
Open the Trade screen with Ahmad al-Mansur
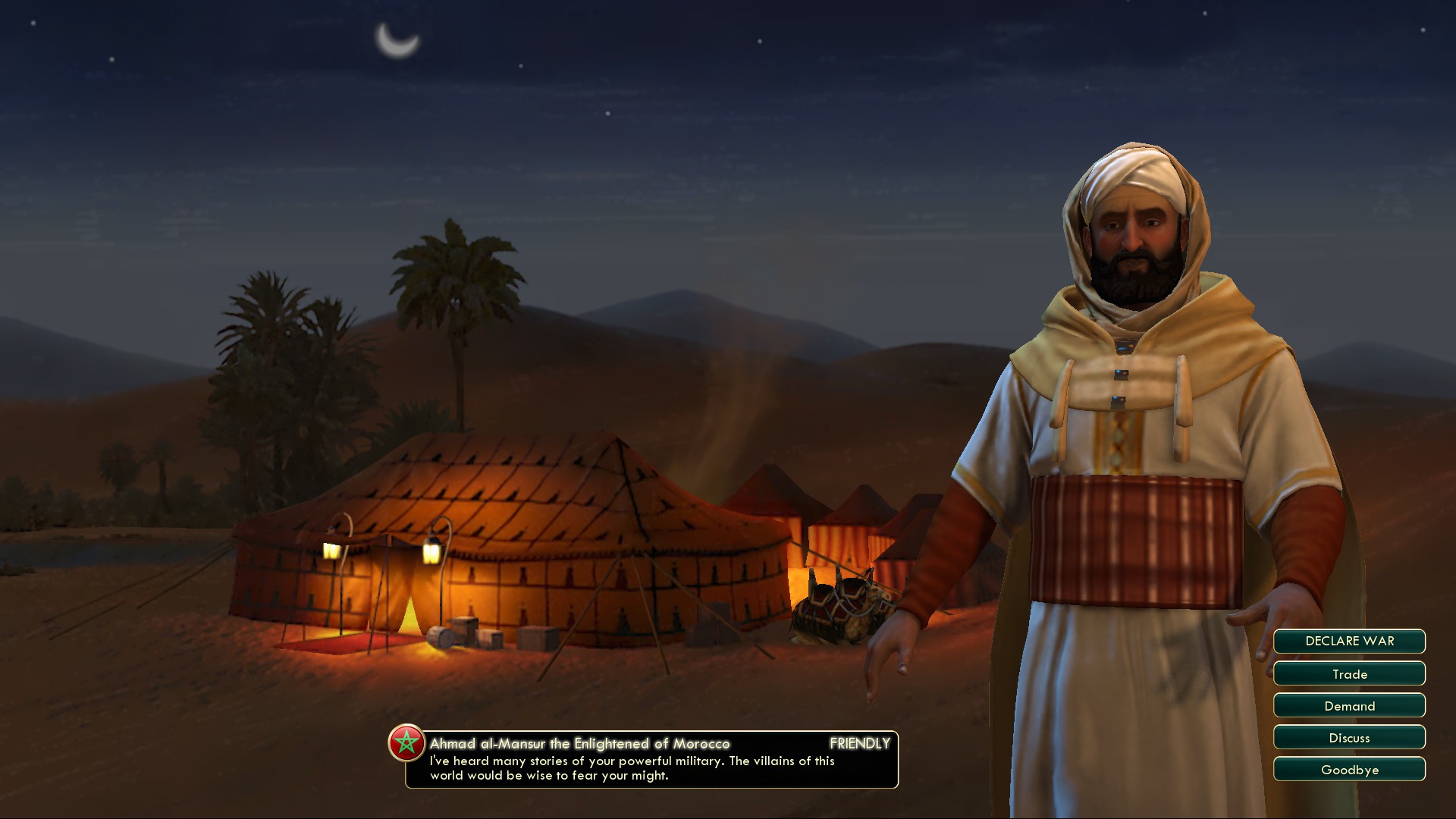pos(1349,674)
